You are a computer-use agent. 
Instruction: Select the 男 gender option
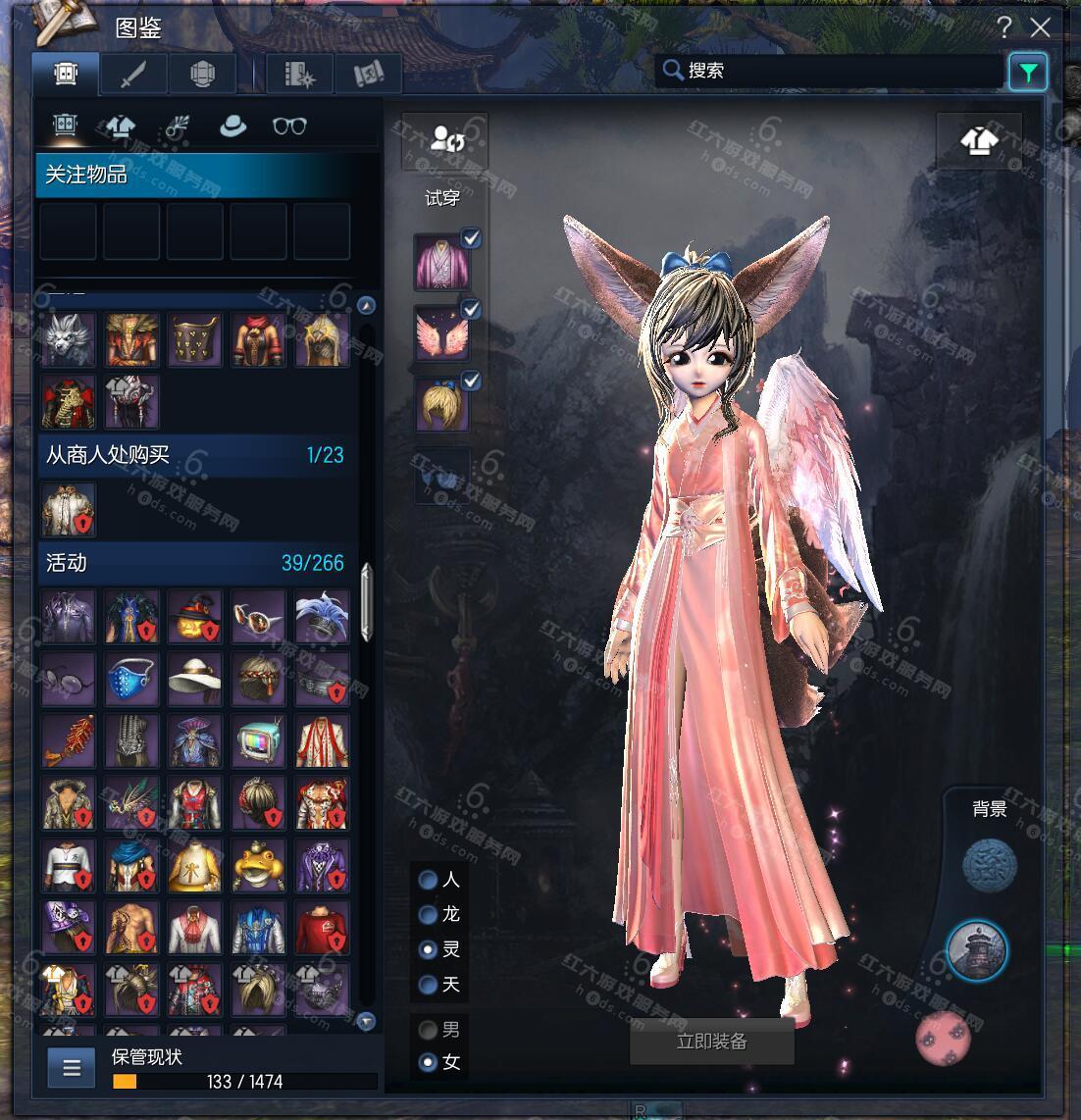[x=429, y=1030]
